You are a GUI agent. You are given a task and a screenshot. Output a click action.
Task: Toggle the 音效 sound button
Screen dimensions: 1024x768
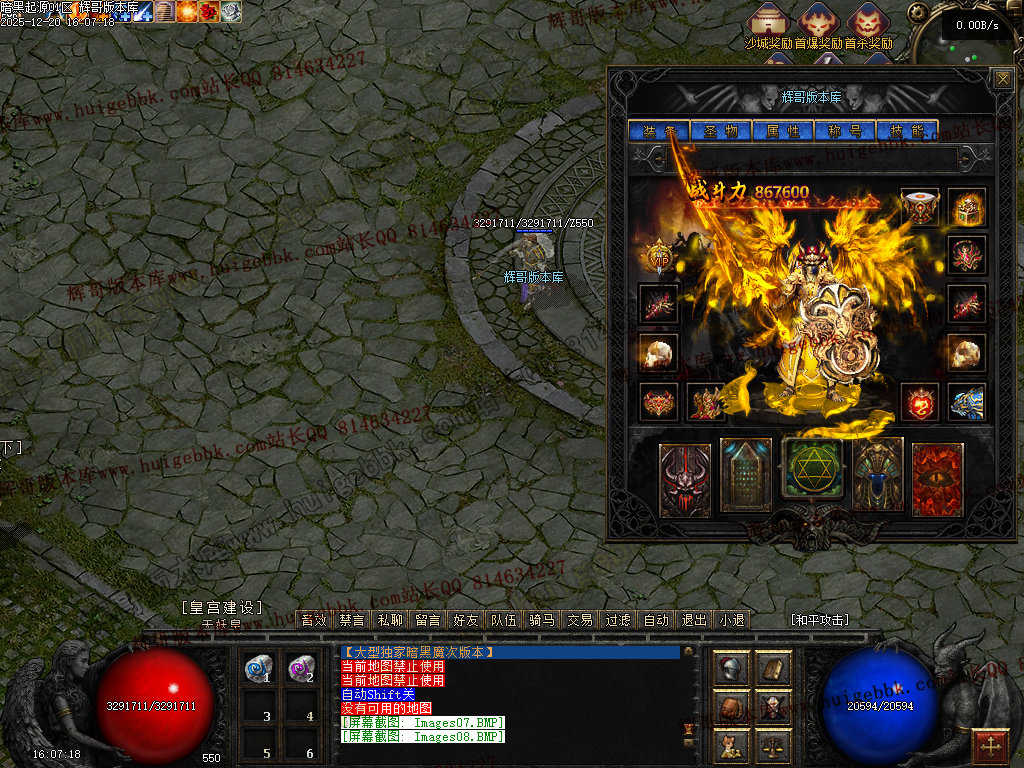pyautogui.click(x=314, y=620)
